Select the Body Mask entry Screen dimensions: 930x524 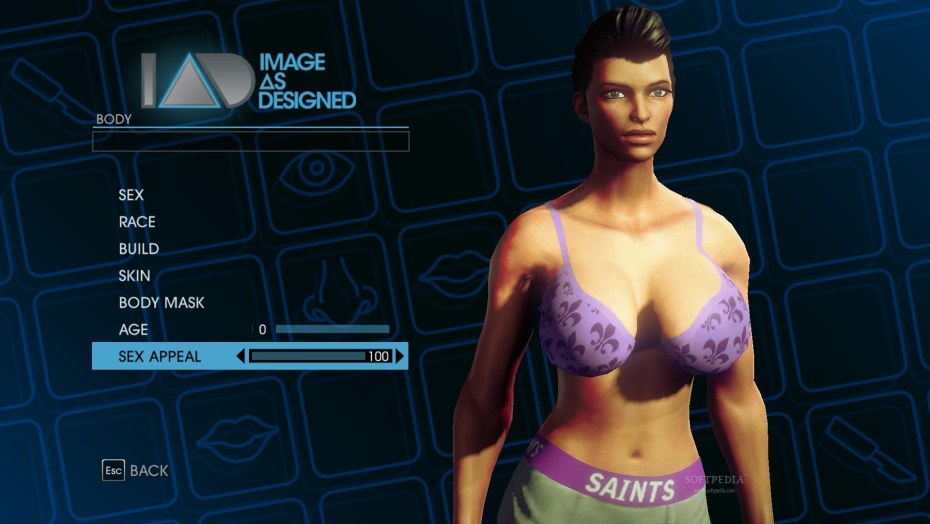161,302
